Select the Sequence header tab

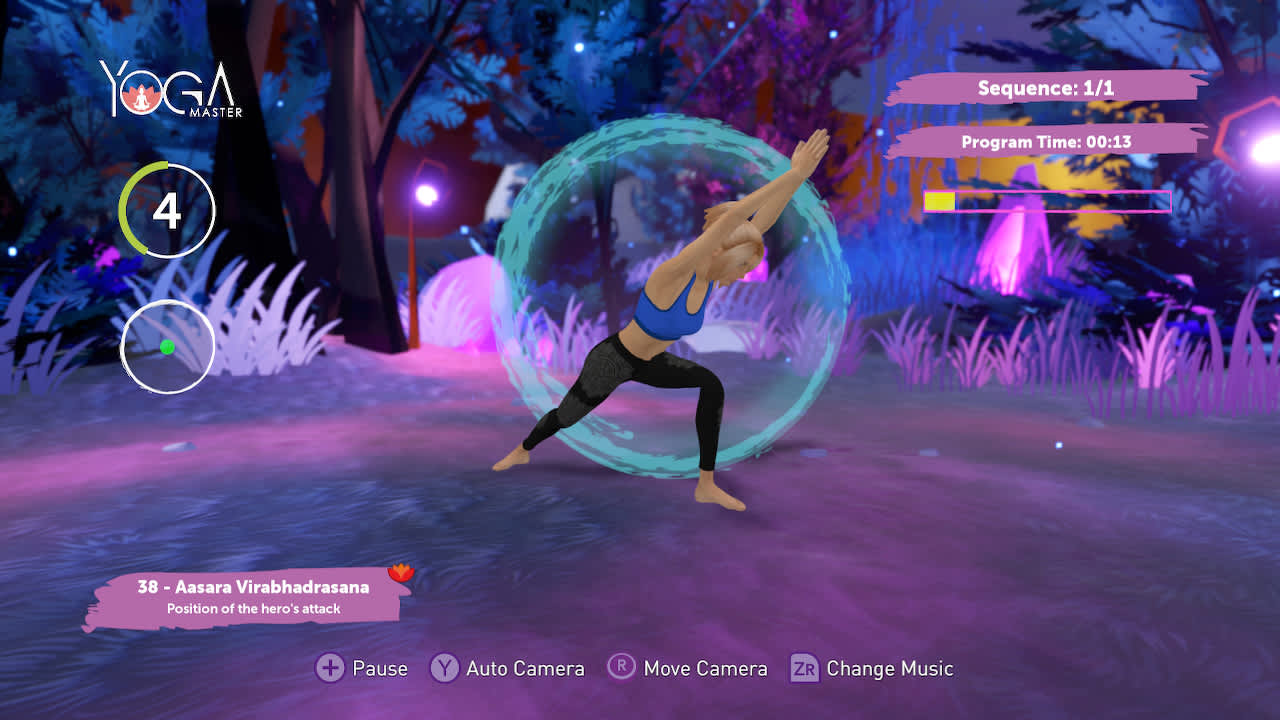pyautogui.click(x=1044, y=88)
